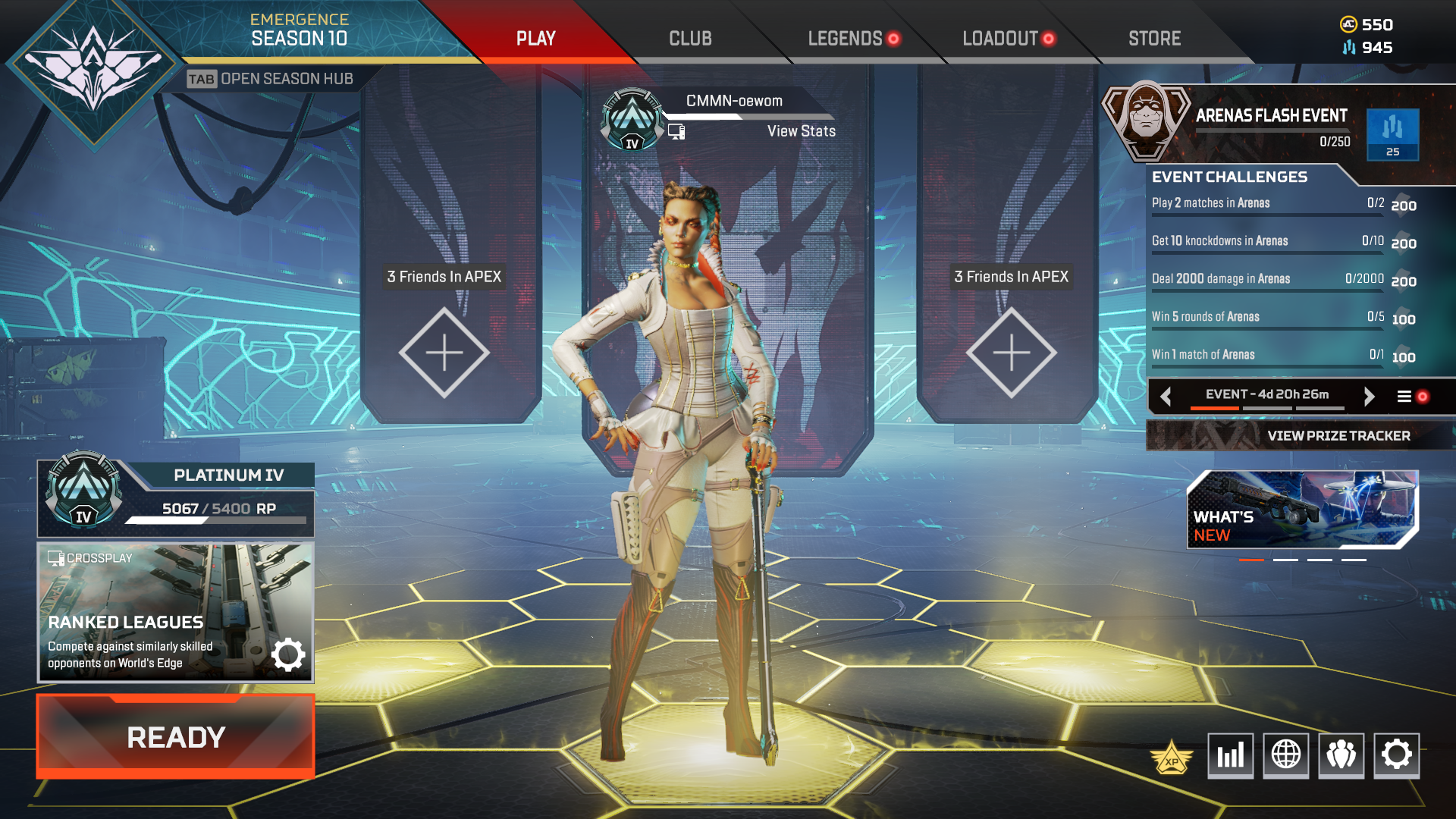
Task: Invite a friend to the right squad slot
Action: pyautogui.click(x=1011, y=353)
